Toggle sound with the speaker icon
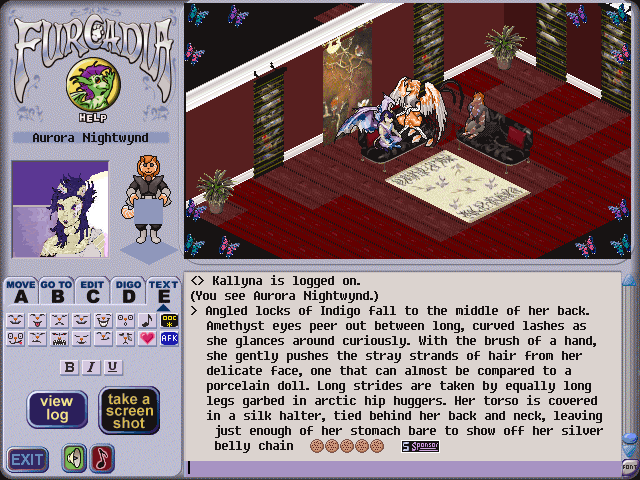The height and width of the screenshot is (480, 640). pyautogui.click(x=74, y=458)
